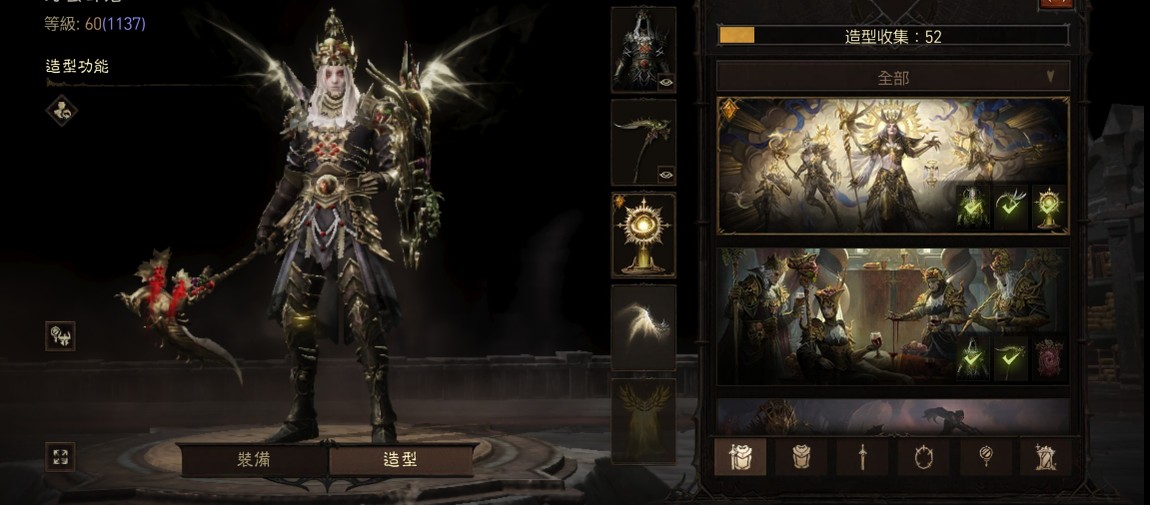The height and width of the screenshot is (505, 1150).
Task: Select the white wings cosmetic slot
Action: [x=643, y=327]
